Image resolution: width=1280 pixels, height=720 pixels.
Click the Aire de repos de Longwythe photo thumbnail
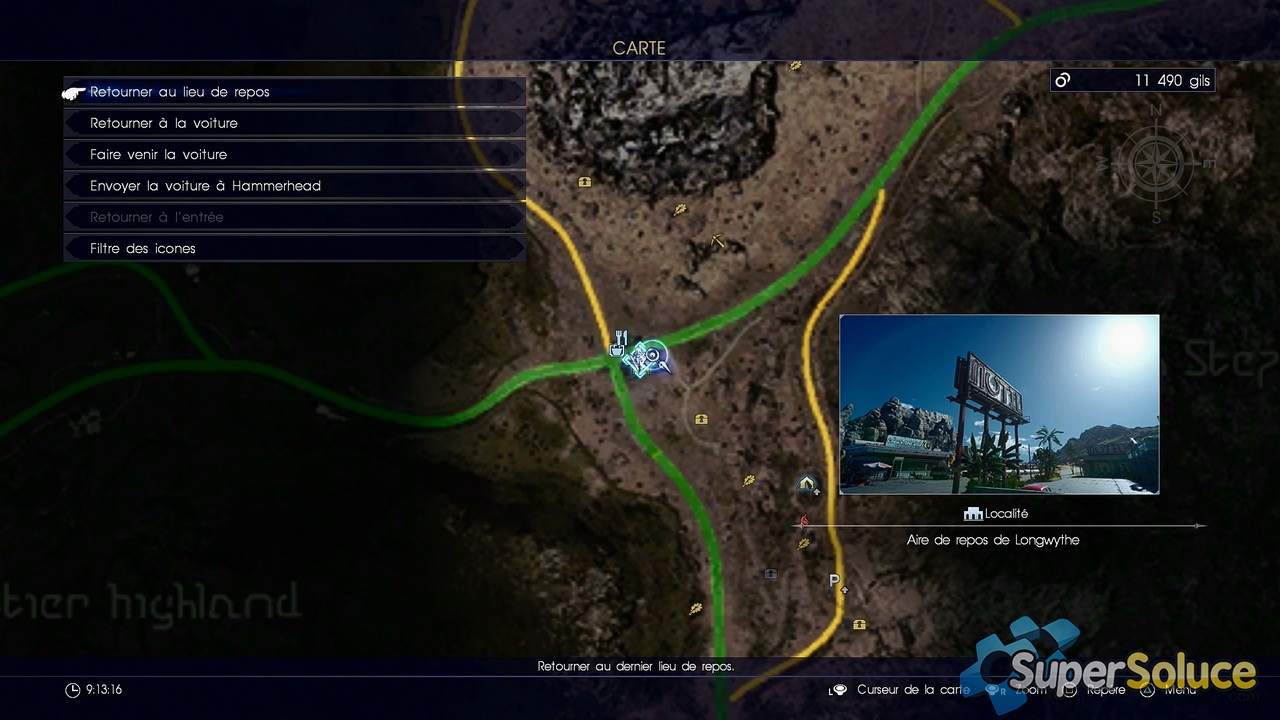999,404
